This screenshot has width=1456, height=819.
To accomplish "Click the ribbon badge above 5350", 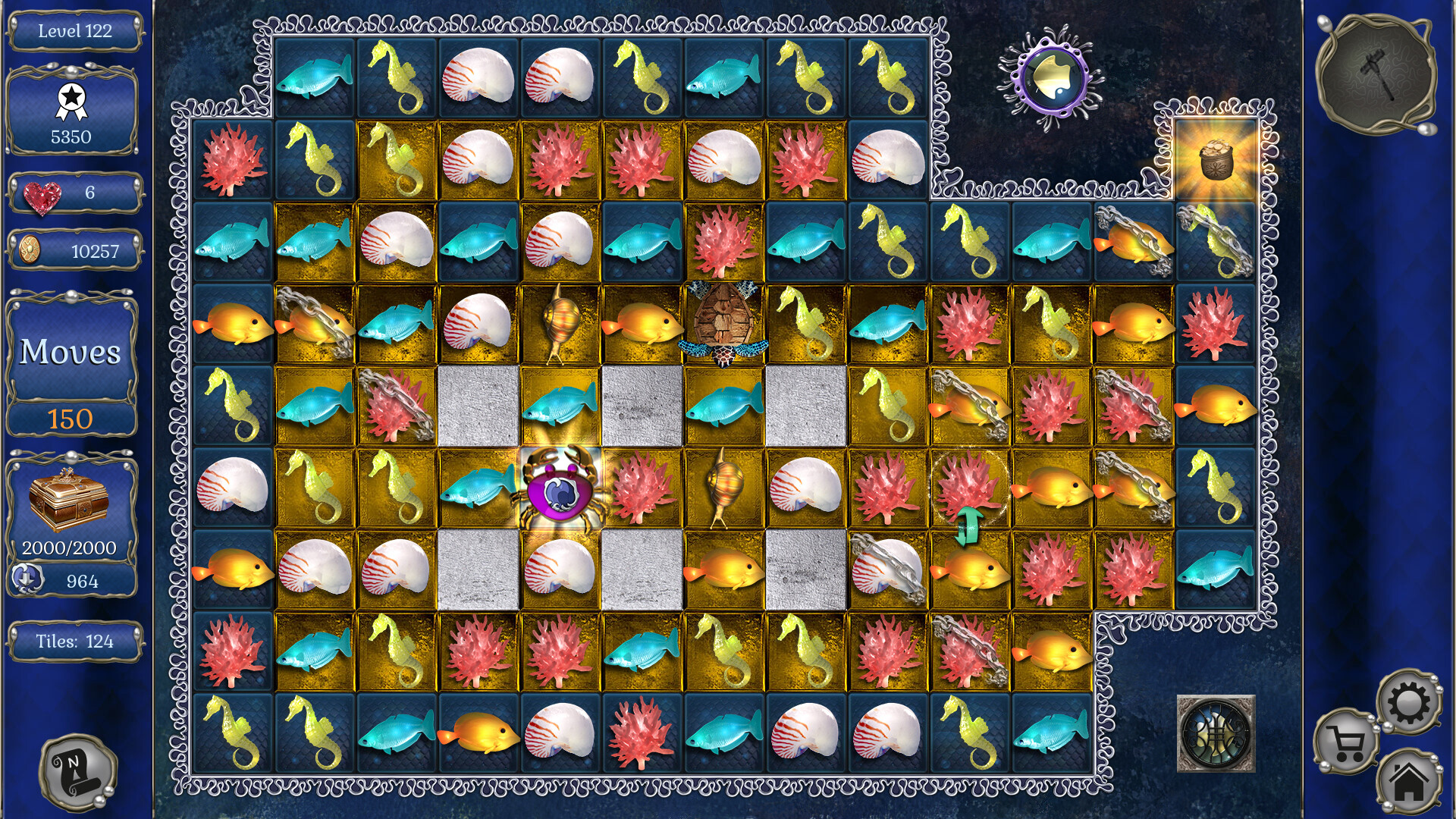I will tap(71, 99).
